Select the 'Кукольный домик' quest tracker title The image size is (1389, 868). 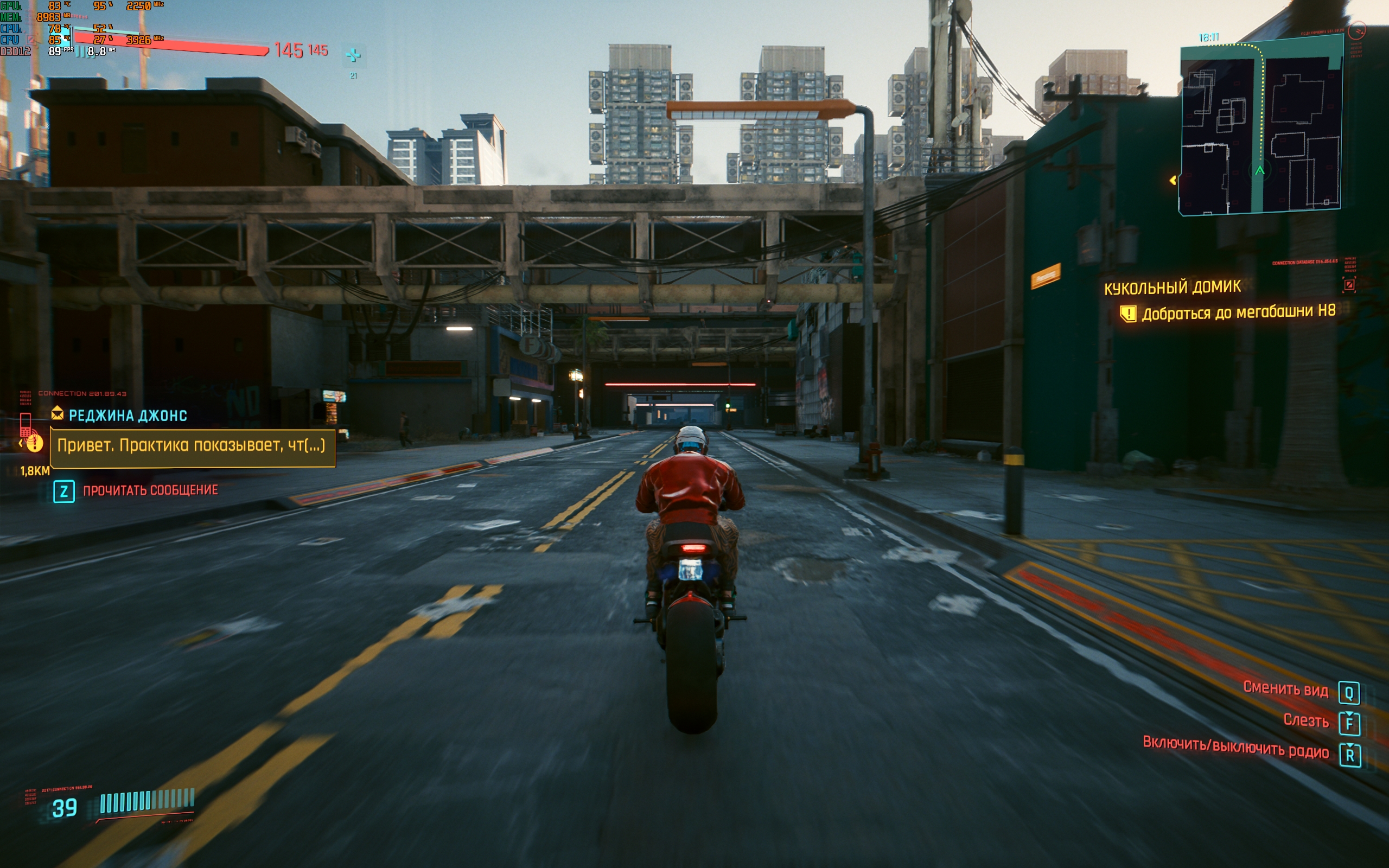[1172, 287]
